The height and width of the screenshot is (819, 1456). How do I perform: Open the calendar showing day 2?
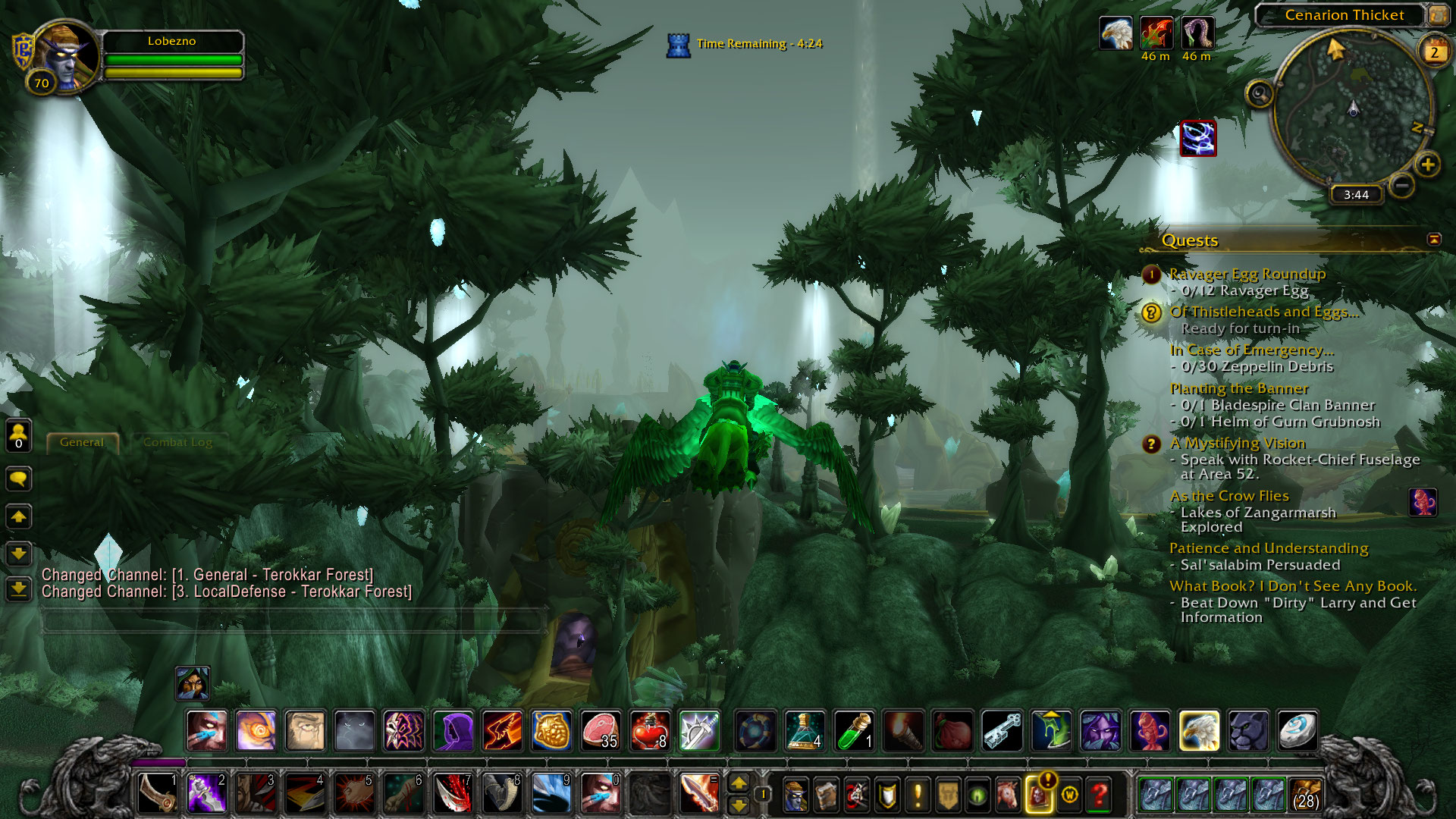(1434, 52)
